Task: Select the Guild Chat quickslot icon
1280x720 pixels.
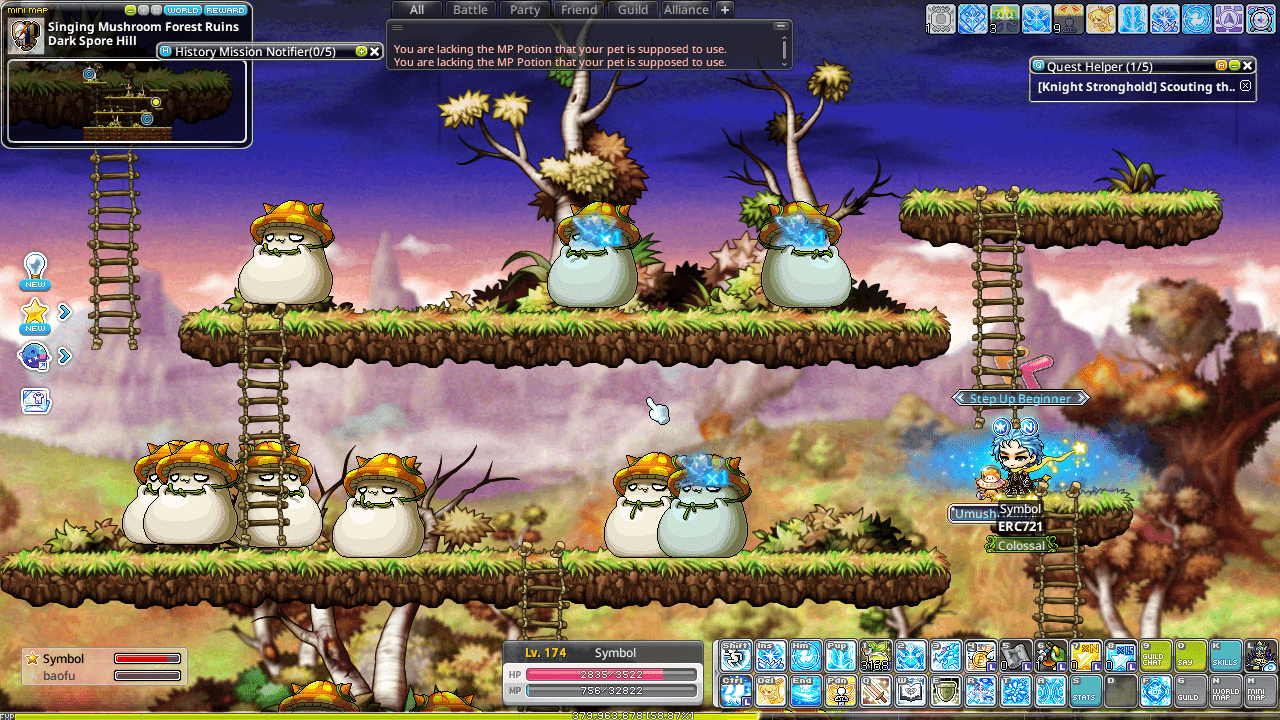Action: [1155, 657]
